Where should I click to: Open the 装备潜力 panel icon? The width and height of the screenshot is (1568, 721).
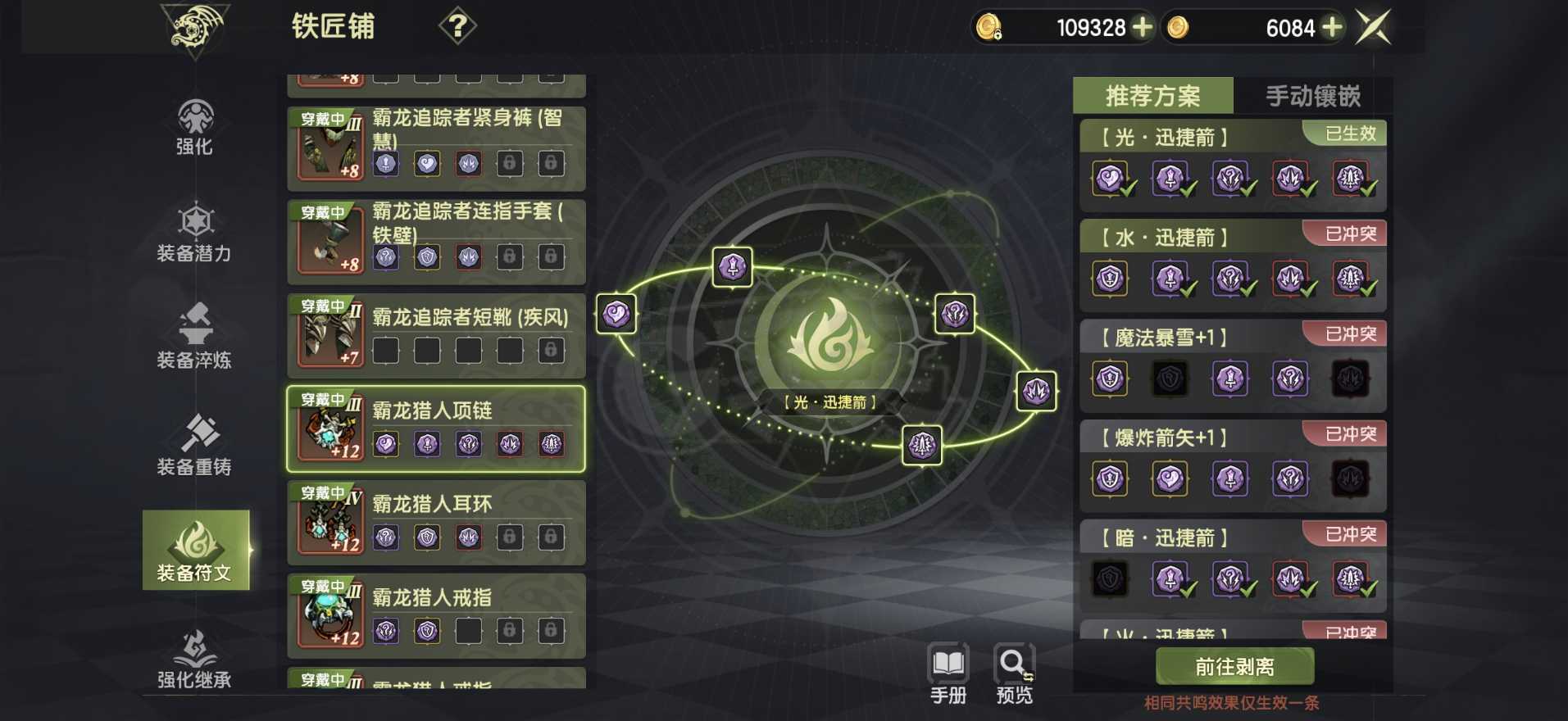point(194,234)
